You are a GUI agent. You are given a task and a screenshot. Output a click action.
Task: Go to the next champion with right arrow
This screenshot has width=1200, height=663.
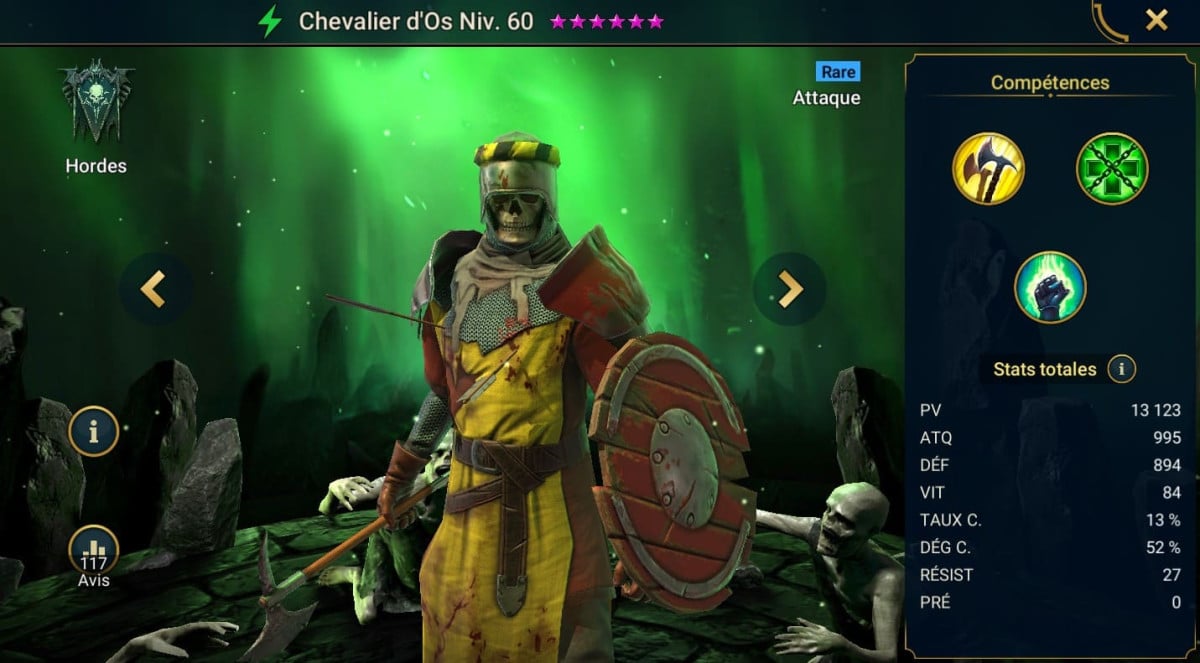point(790,290)
